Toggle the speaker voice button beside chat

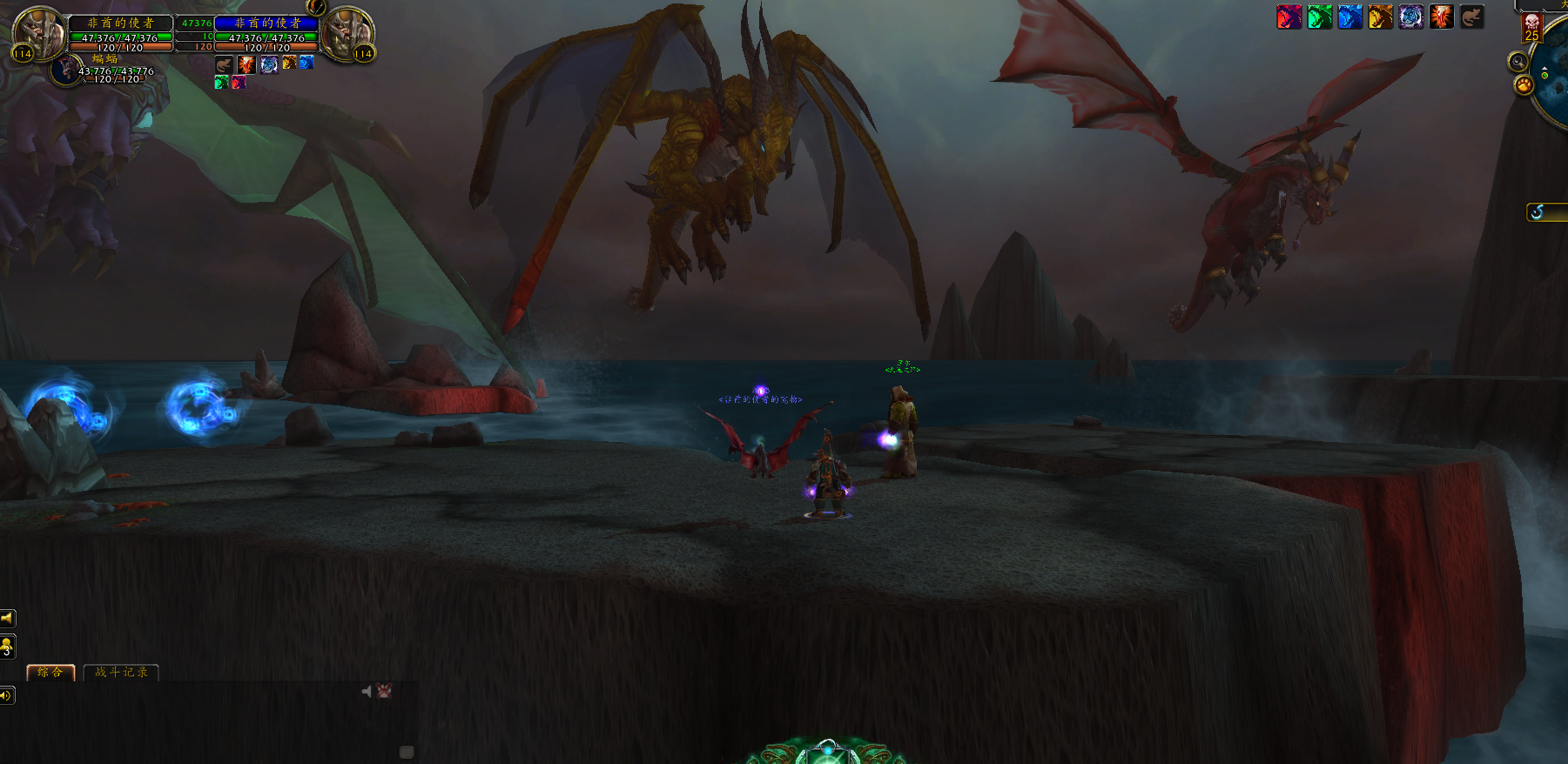(x=7, y=695)
